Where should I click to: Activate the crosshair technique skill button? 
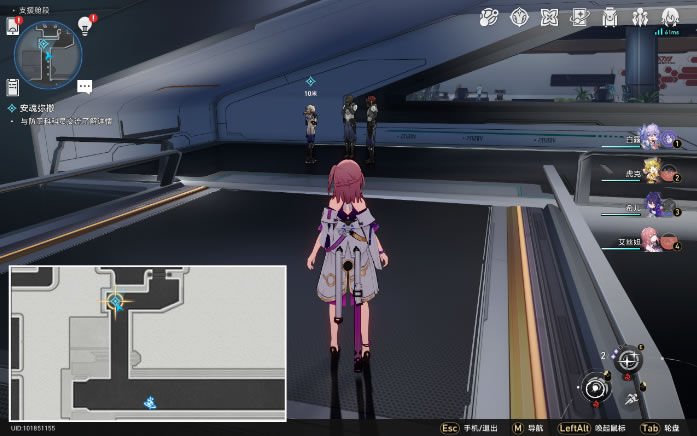point(627,361)
